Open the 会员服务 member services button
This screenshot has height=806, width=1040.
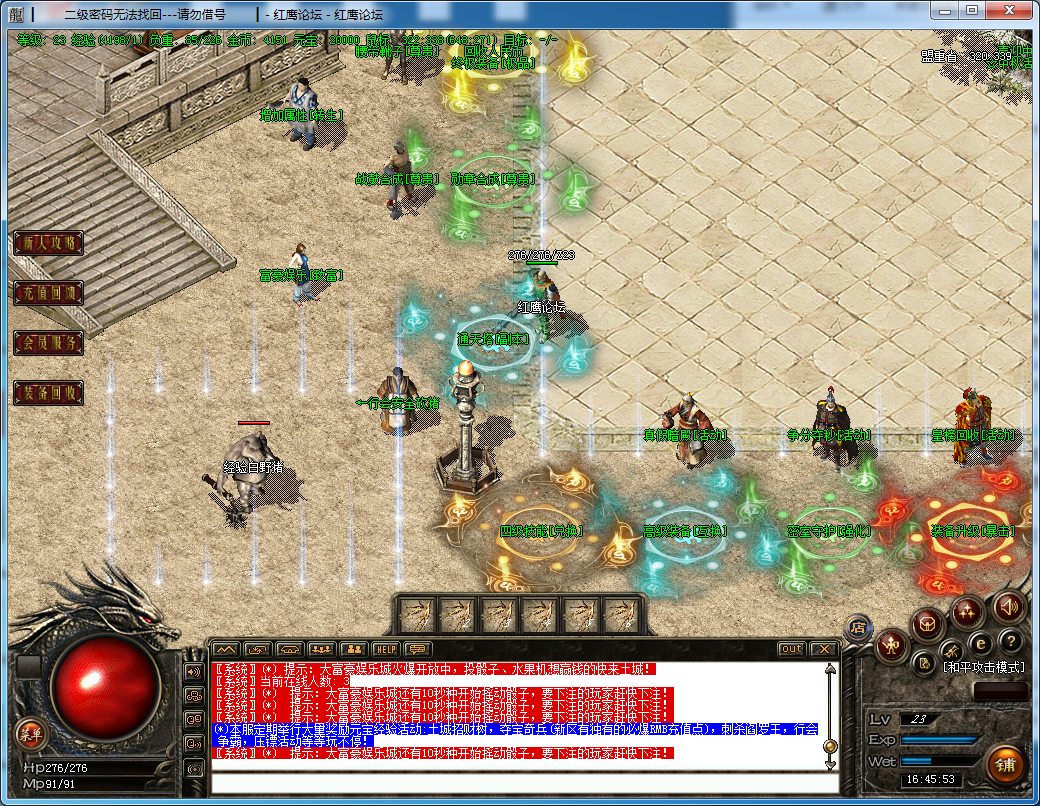pyautogui.click(x=47, y=343)
